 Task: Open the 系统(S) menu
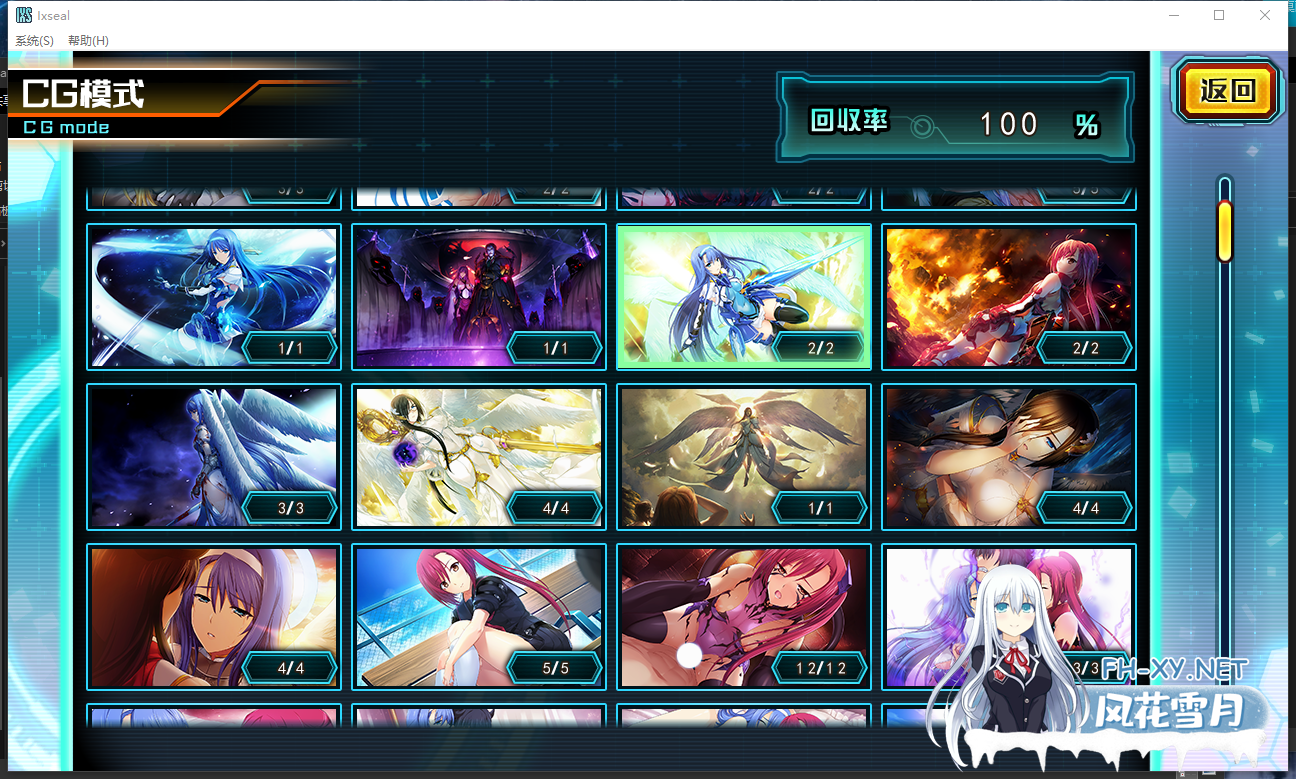coord(31,40)
